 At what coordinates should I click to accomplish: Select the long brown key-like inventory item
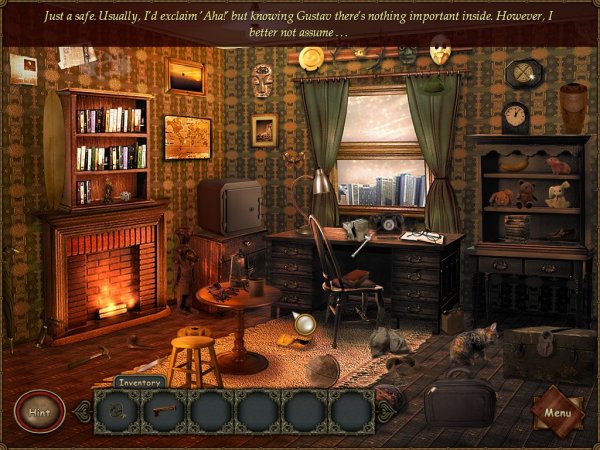pyautogui.click(x=164, y=409)
